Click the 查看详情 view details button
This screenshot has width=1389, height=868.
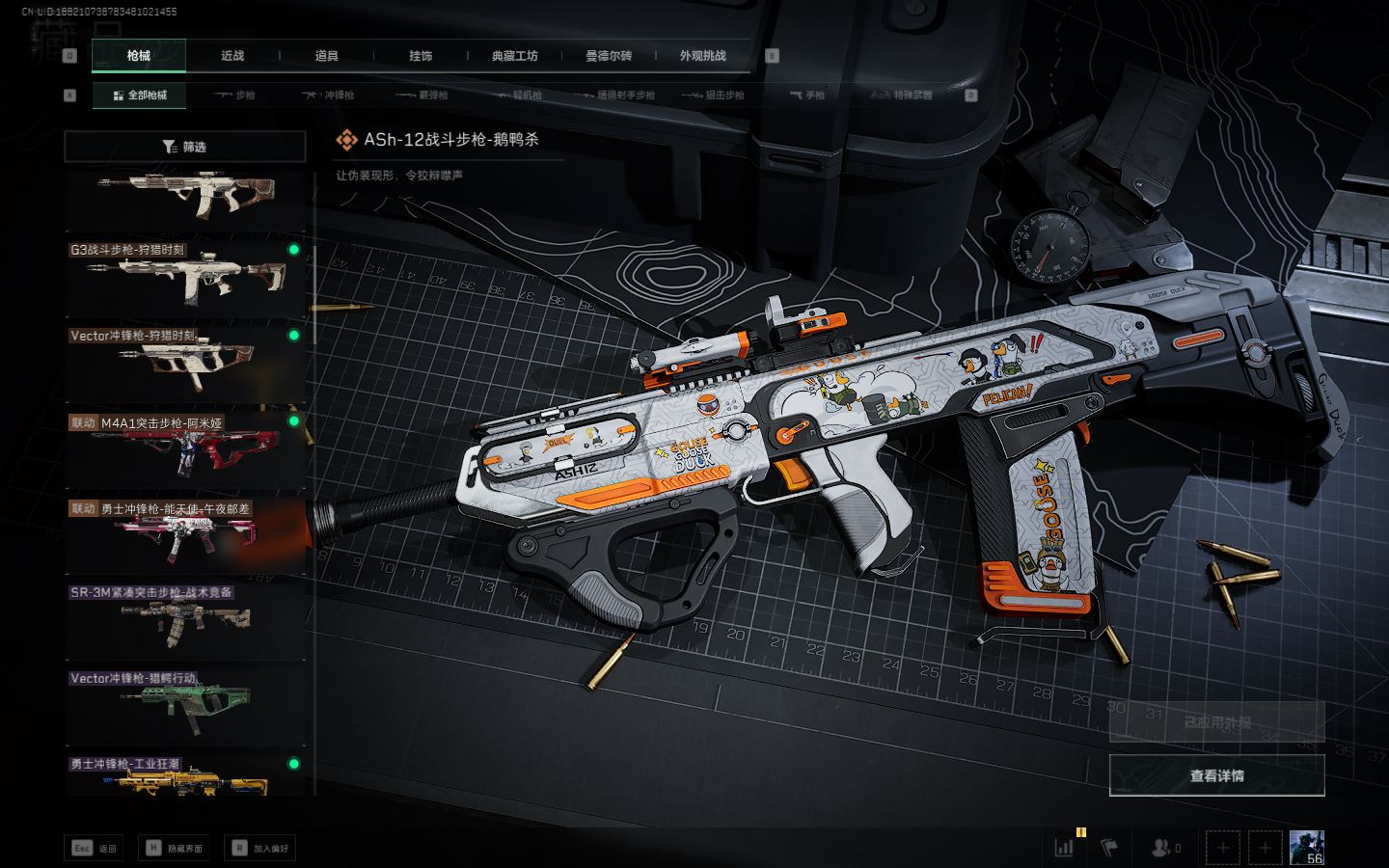click(x=1216, y=775)
